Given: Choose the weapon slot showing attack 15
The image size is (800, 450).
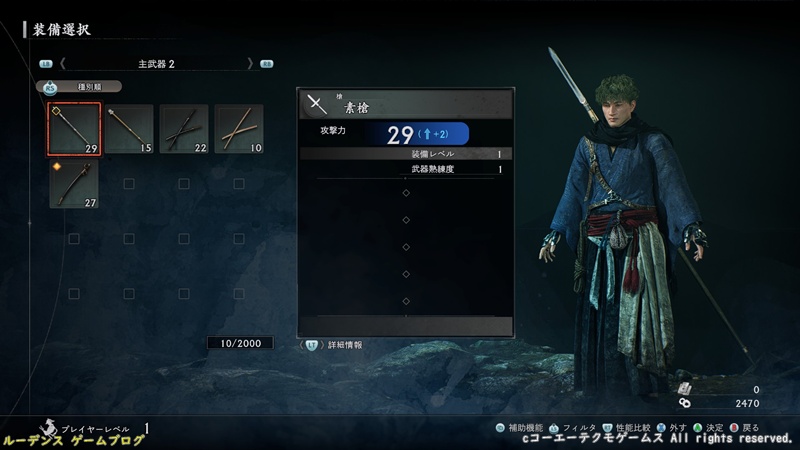Looking at the screenshot, I should [129, 130].
